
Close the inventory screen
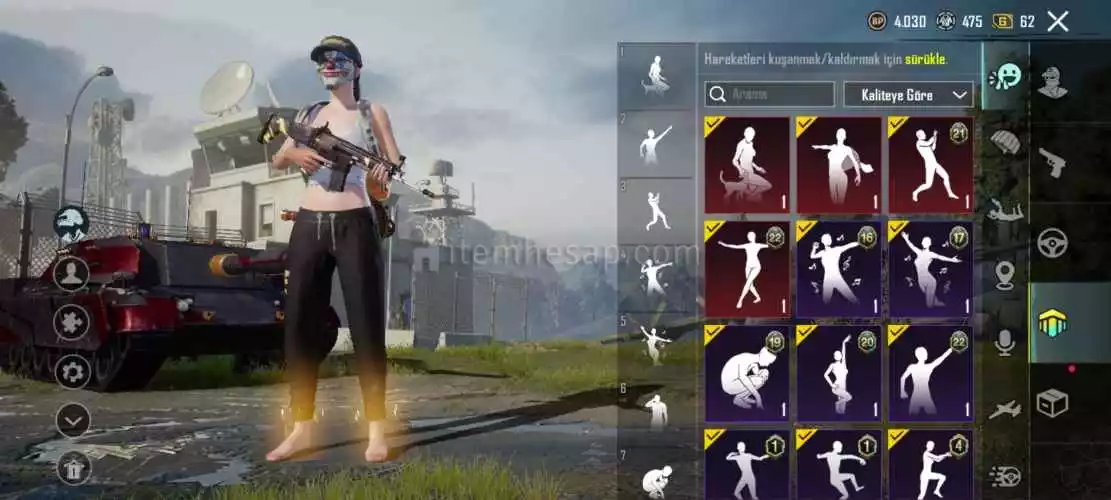tap(1058, 21)
